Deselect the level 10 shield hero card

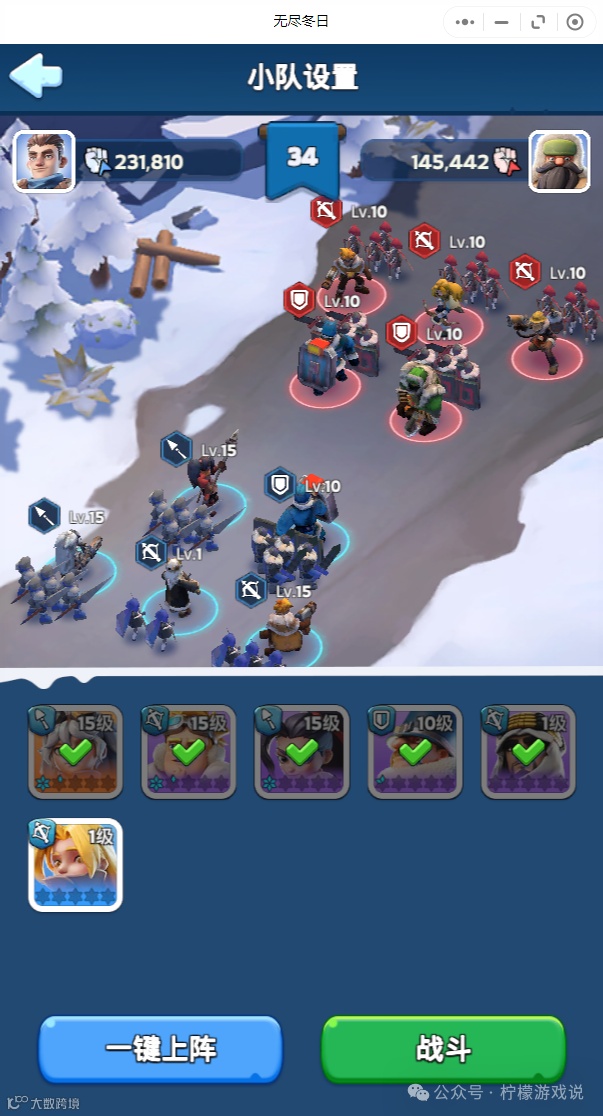point(414,752)
